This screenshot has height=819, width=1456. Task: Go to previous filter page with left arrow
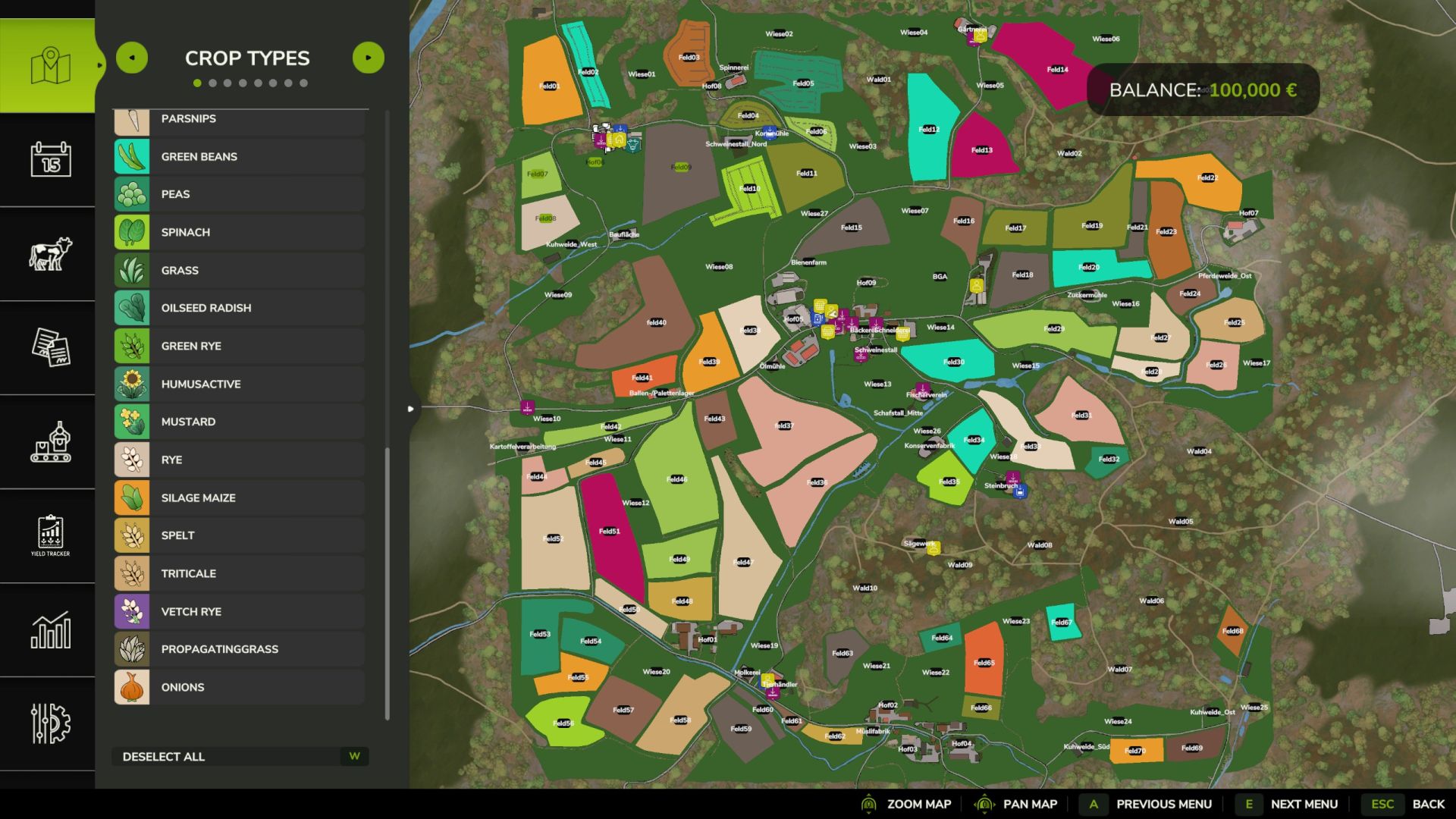(132, 57)
